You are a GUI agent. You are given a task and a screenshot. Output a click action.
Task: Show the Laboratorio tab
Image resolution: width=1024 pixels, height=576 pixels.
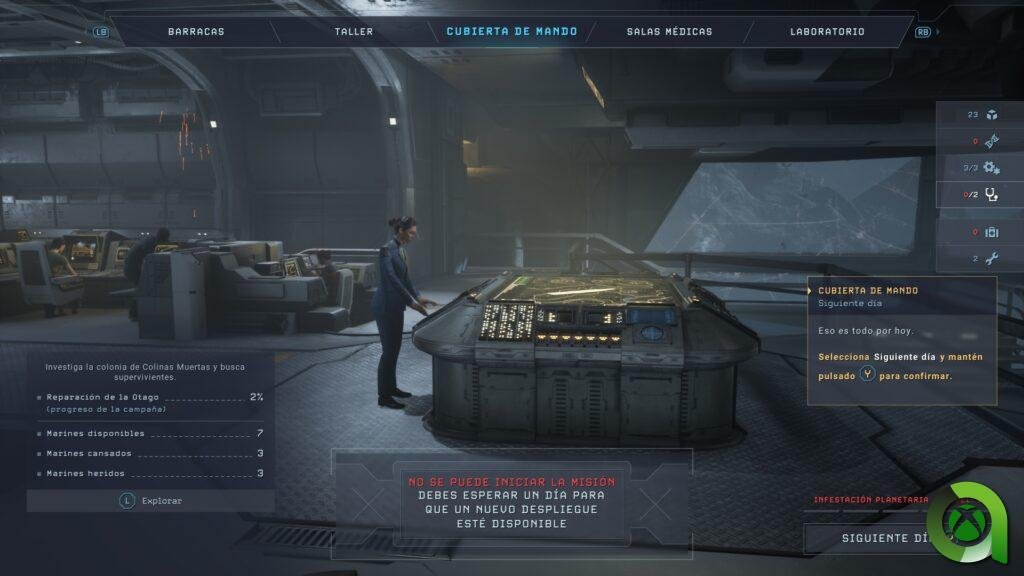827,31
